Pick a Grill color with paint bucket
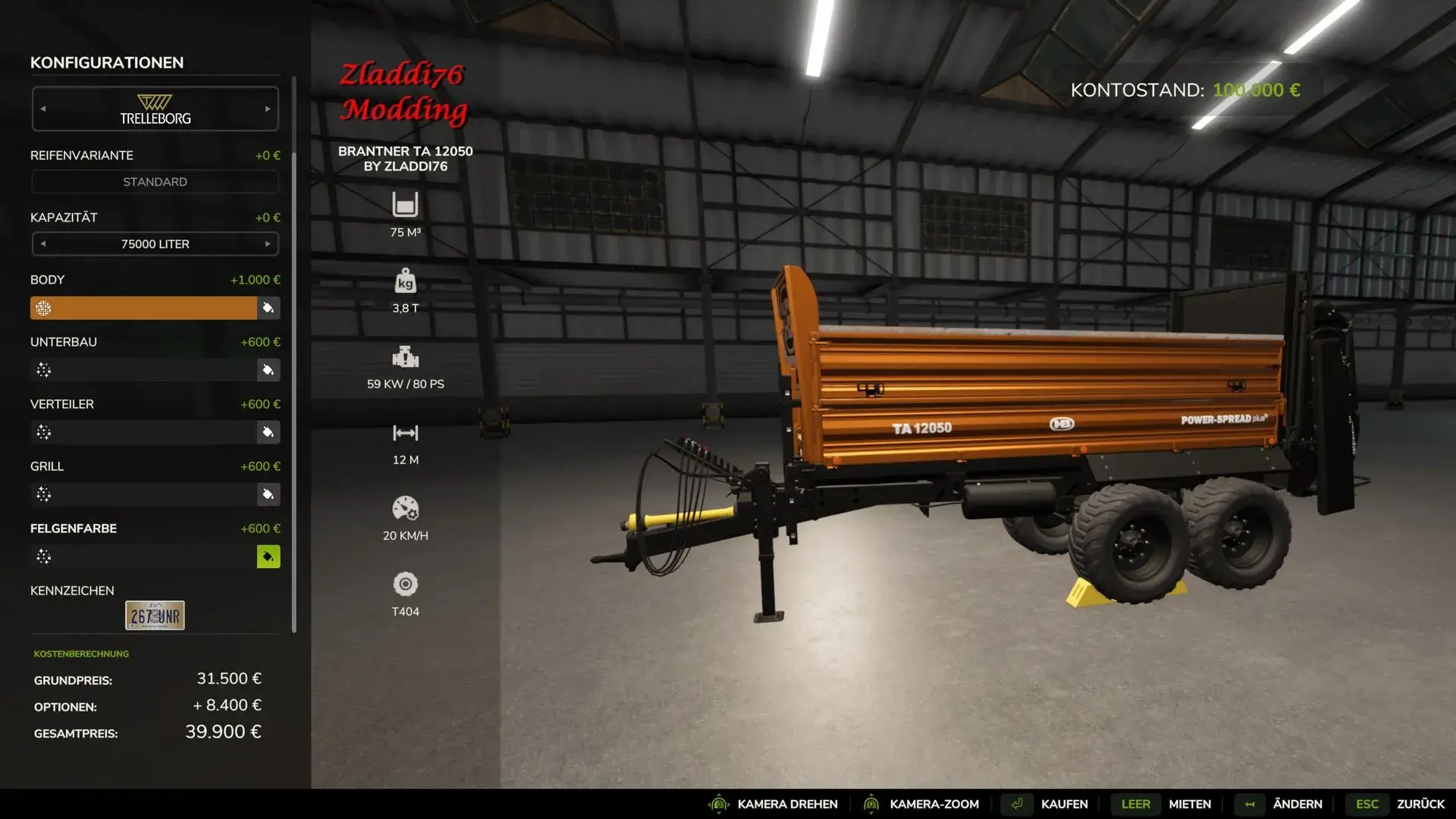The image size is (1456, 819). (268, 494)
